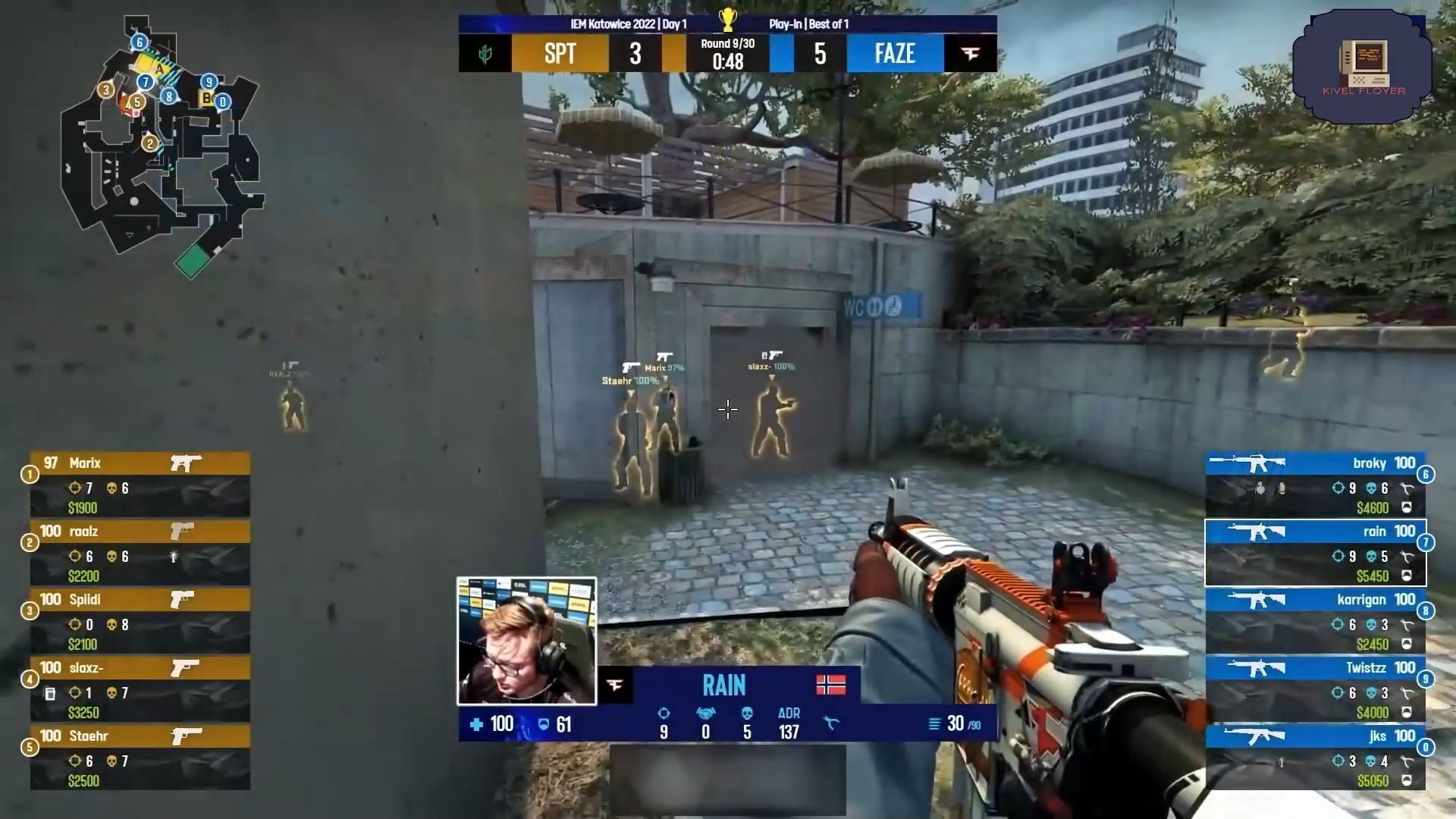Select the highlighted rain player panel

pos(1315,552)
